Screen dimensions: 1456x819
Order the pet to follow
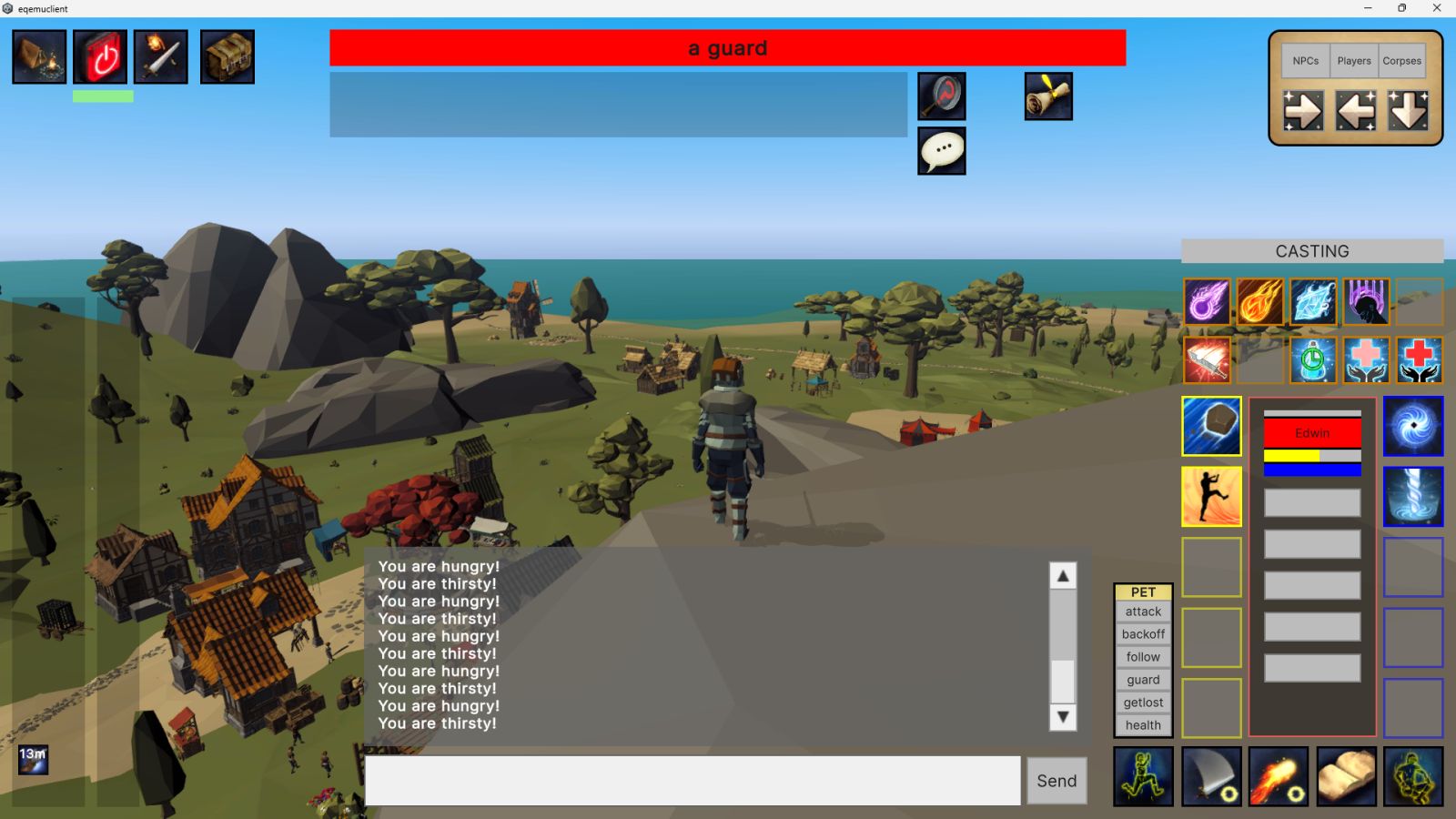(x=1143, y=657)
